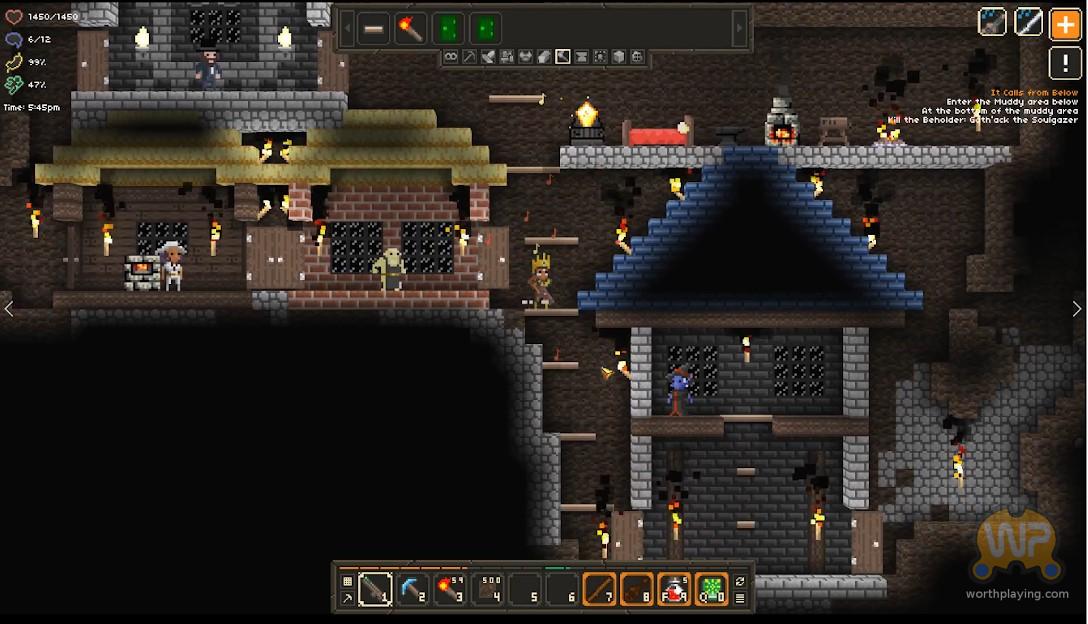Select the wooden staff in slot 7
1088x624 pixels.
(599, 590)
